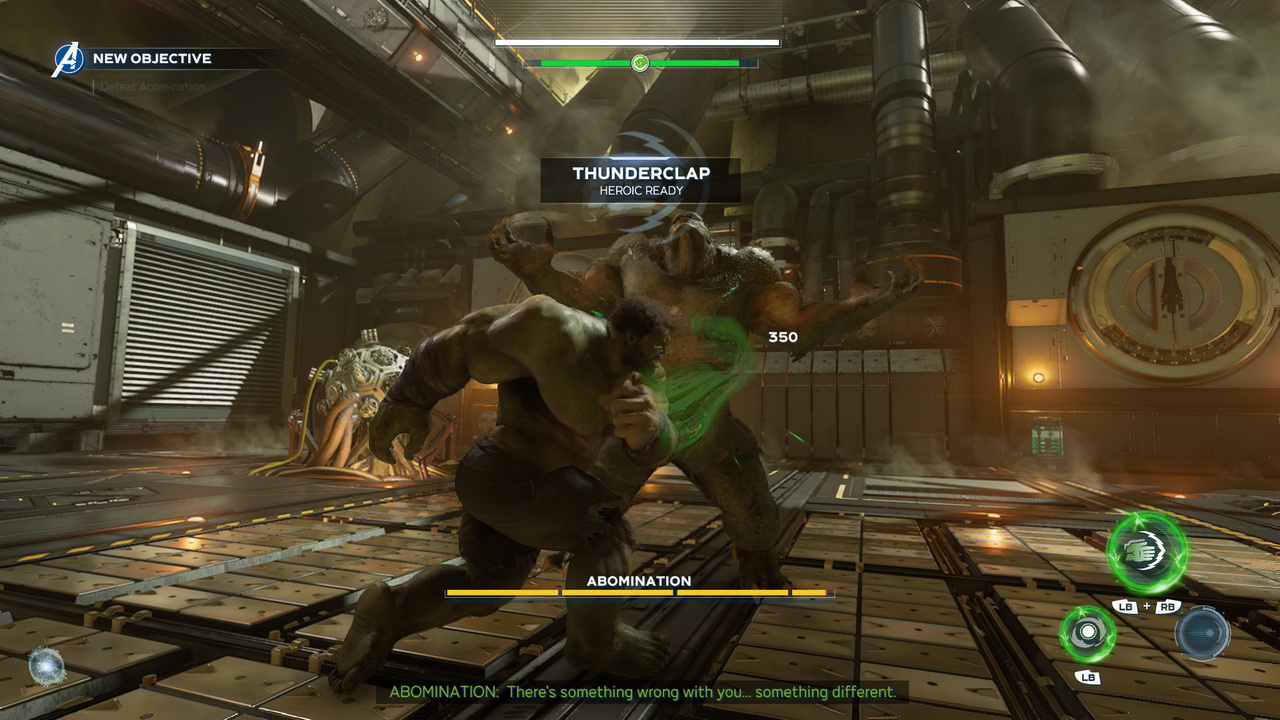Select the blue heroic ability on cooldown

click(1201, 633)
